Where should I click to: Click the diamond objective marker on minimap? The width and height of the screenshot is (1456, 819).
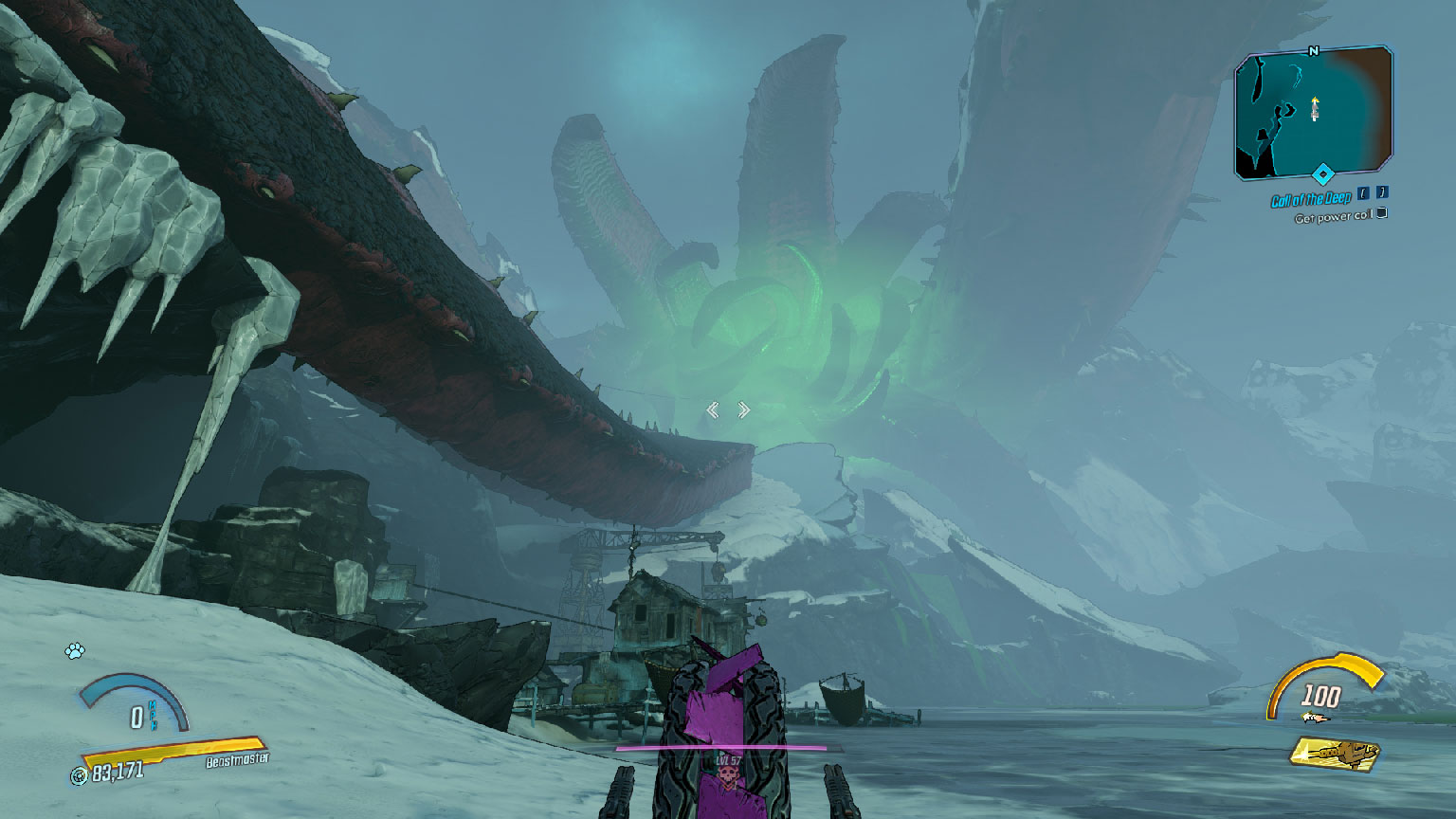coord(1322,173)
